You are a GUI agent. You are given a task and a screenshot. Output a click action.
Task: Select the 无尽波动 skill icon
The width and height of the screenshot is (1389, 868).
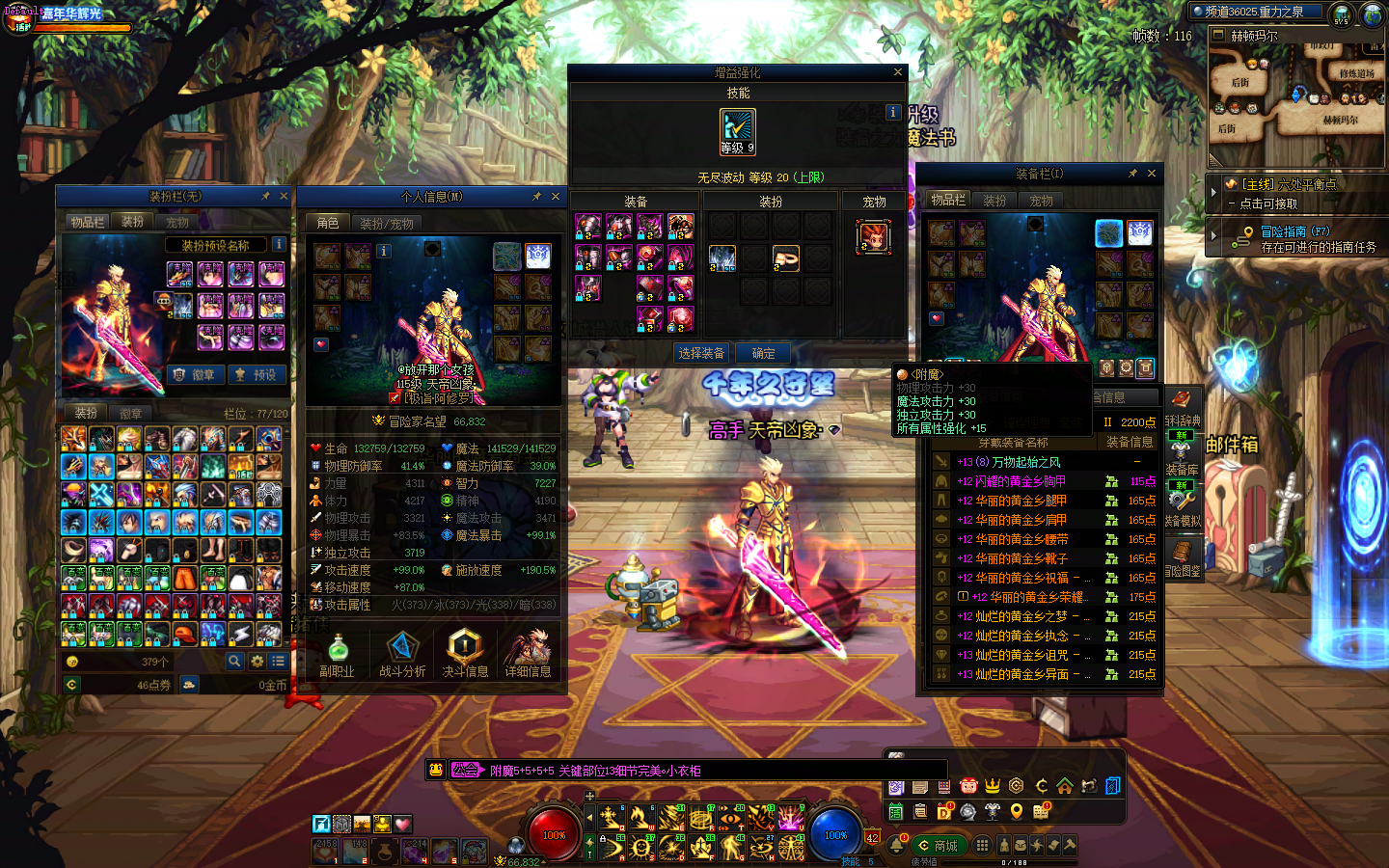[x=738, y=131]
